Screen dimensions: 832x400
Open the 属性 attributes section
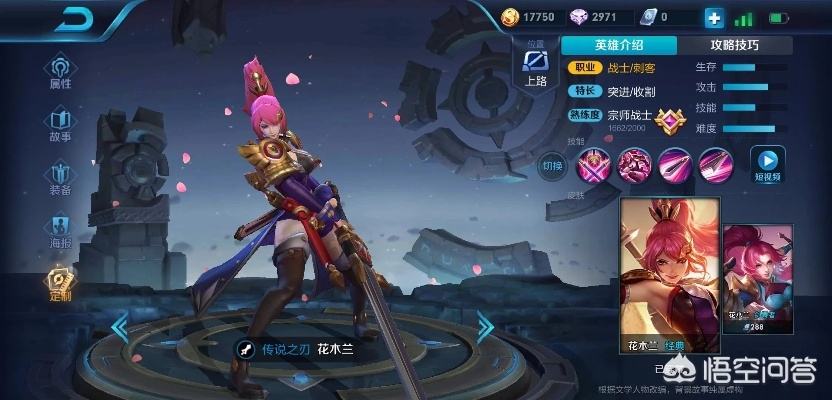tap(60, 71)
